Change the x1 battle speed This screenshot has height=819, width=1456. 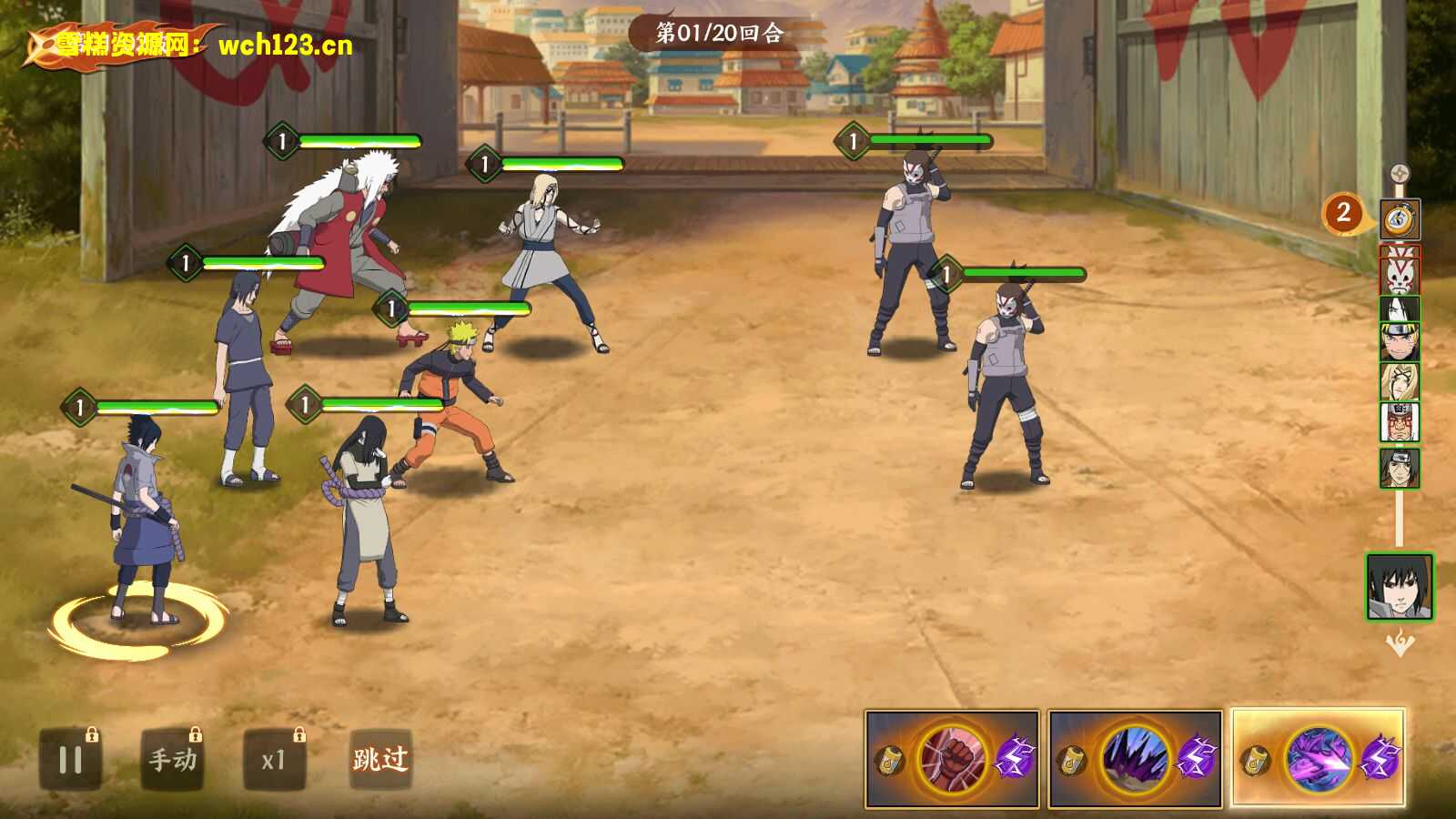[273, 760]
